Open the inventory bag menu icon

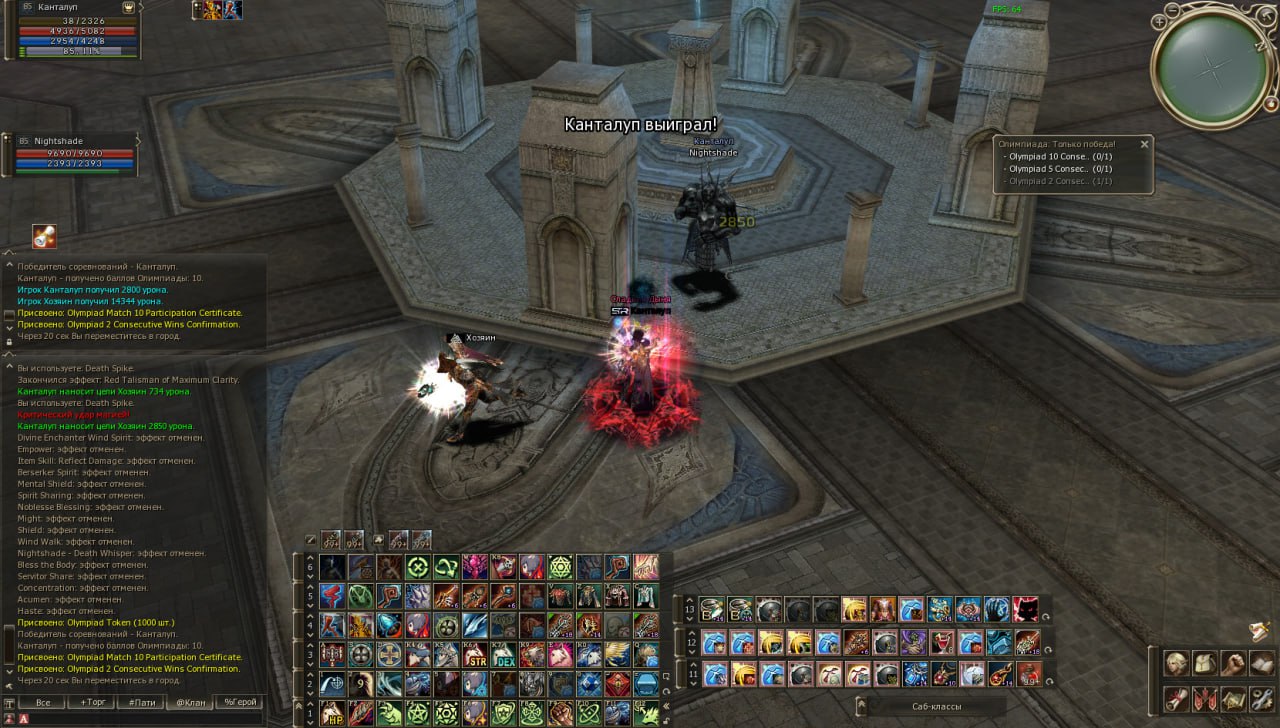pyautogui.click(x=1205, y=663)
